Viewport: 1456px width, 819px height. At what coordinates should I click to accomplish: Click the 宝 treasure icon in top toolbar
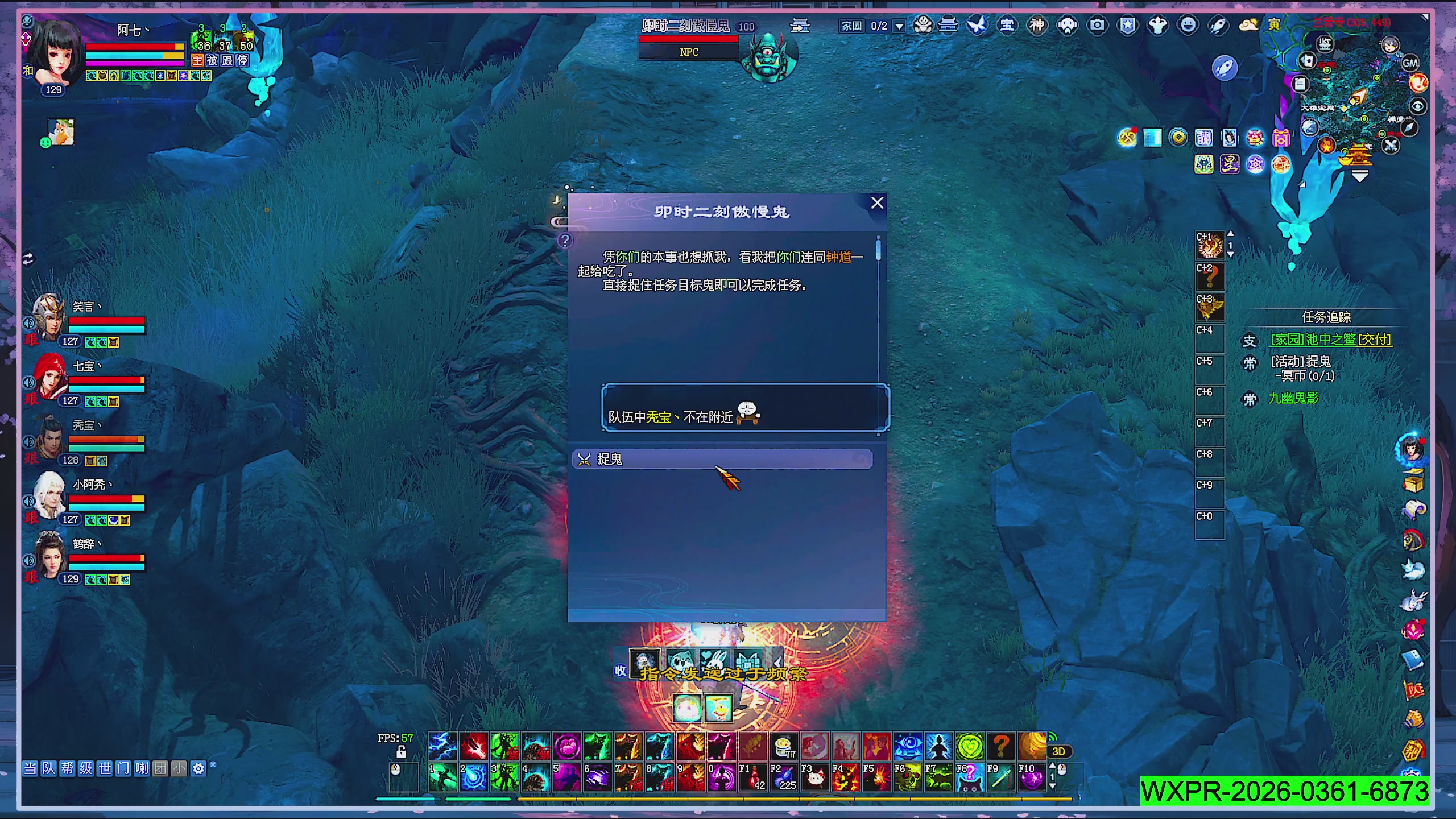pyautogui.click(x=1008, y=26)
